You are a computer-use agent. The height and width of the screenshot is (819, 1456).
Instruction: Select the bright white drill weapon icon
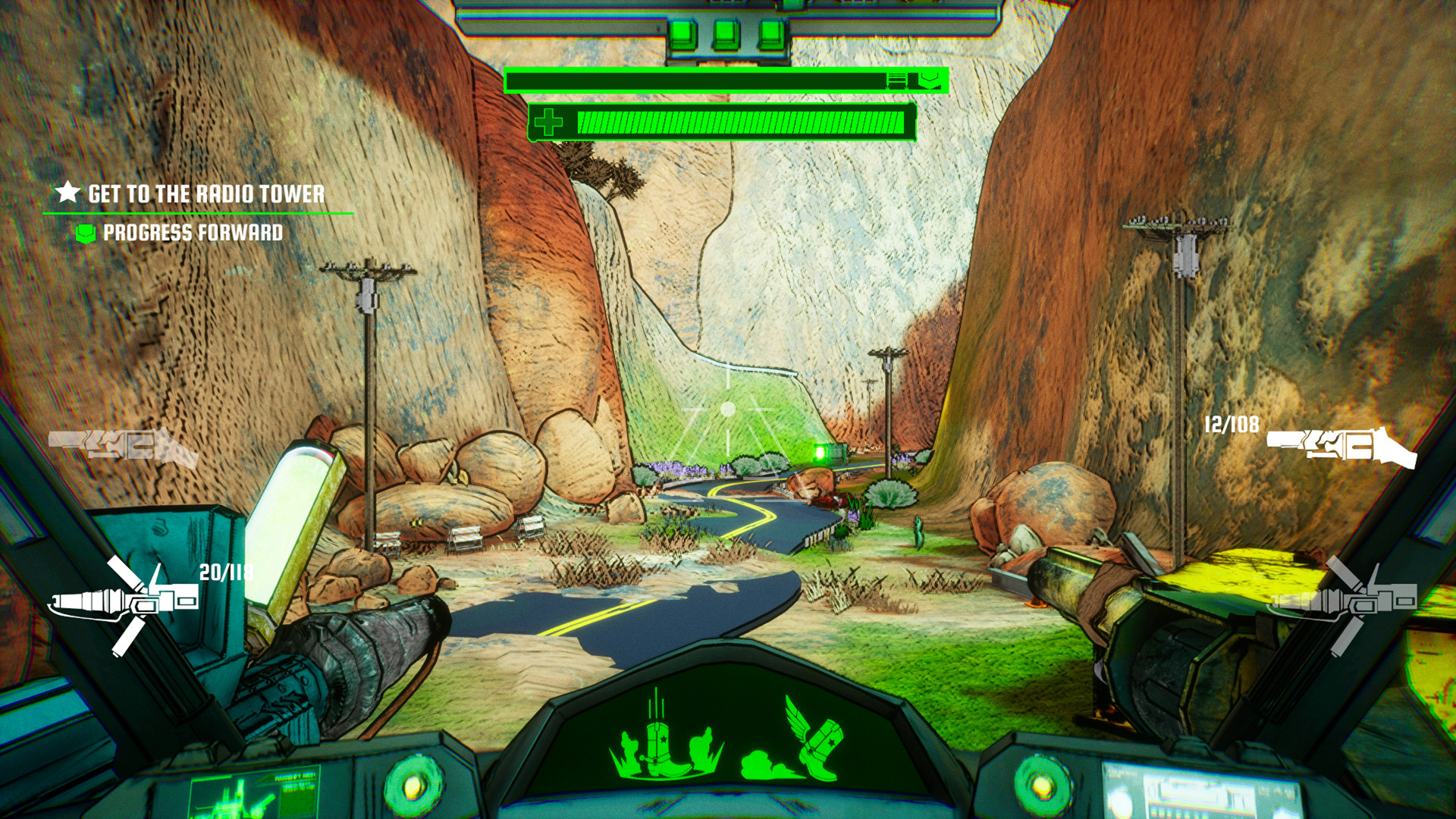tap(125, 603)
